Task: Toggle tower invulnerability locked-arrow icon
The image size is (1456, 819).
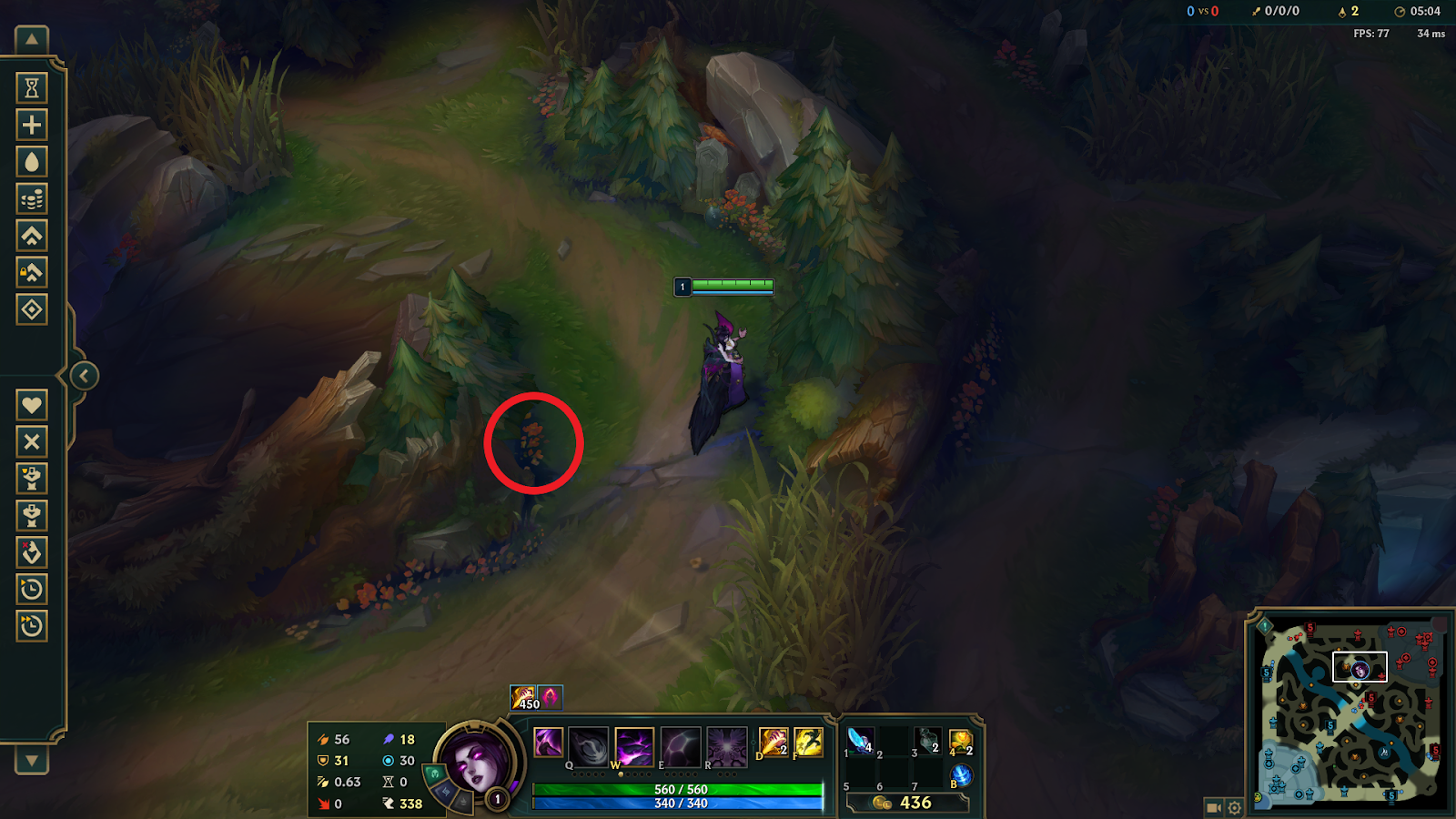Action: click(x=32, y=271)
